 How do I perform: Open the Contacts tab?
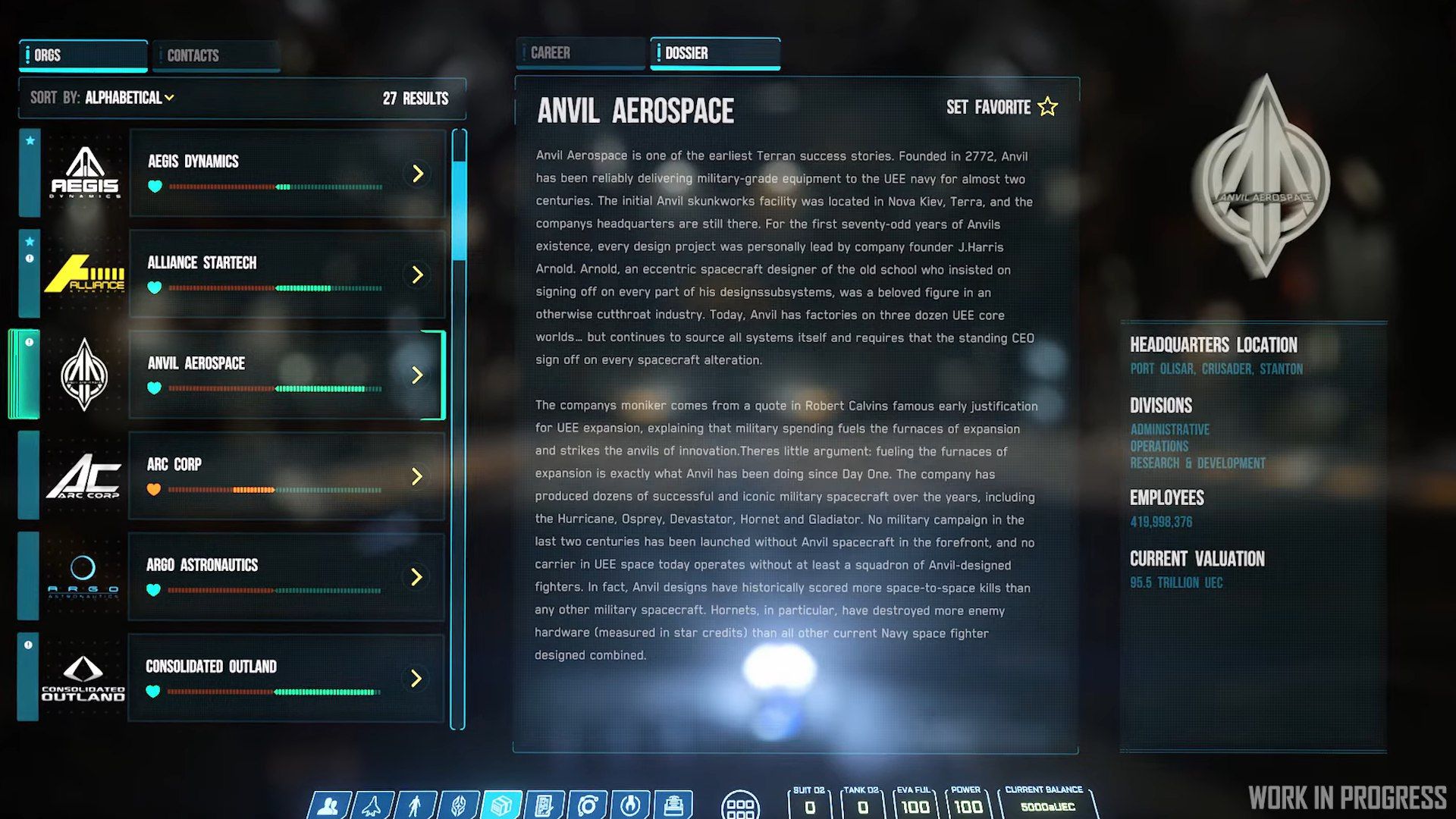[216, 55]
